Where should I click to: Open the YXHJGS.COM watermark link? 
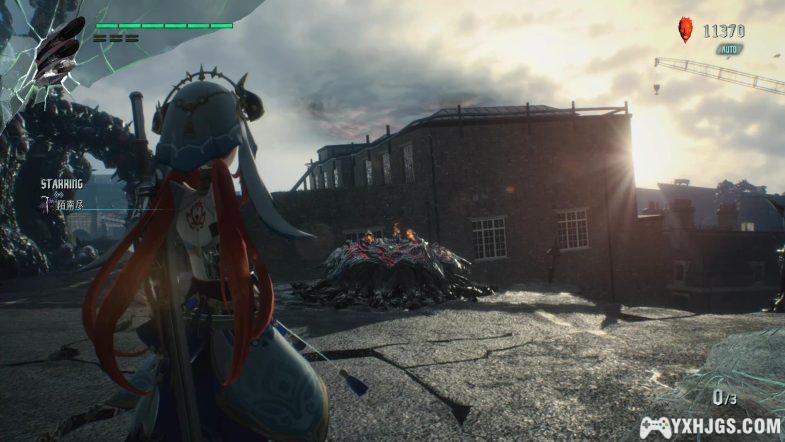[x=710, y=426]
